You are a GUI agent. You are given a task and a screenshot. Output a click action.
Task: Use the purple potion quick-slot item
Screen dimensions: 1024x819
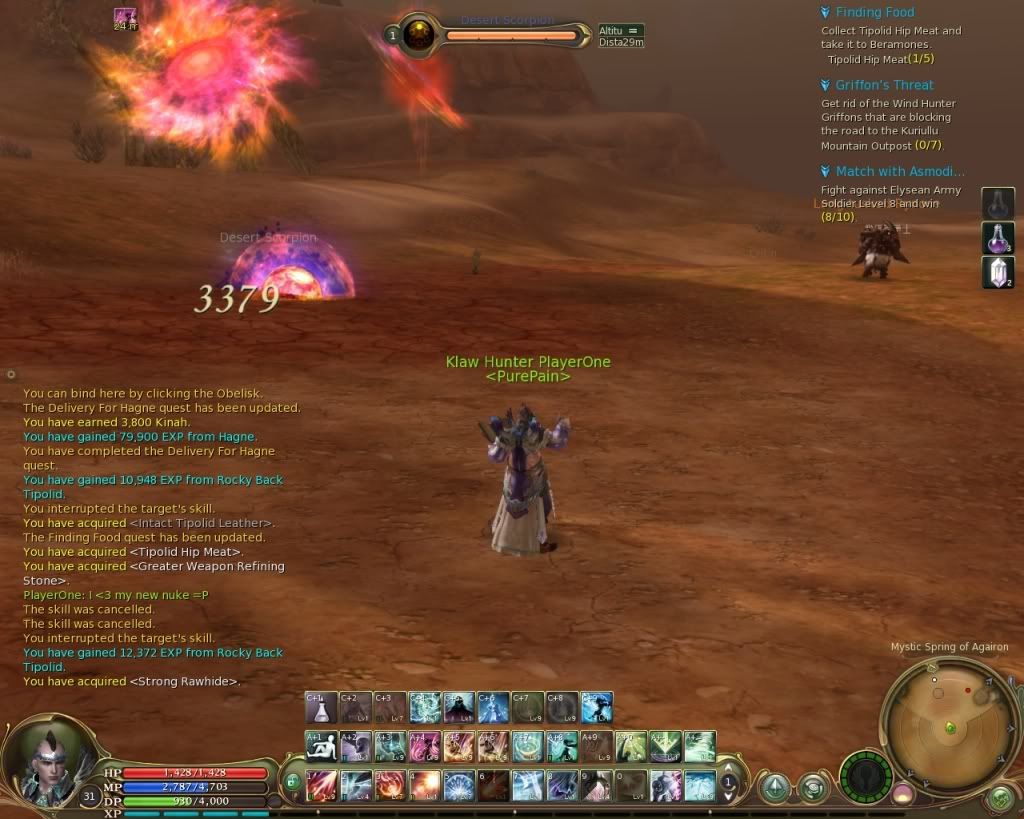coord(998,238)
